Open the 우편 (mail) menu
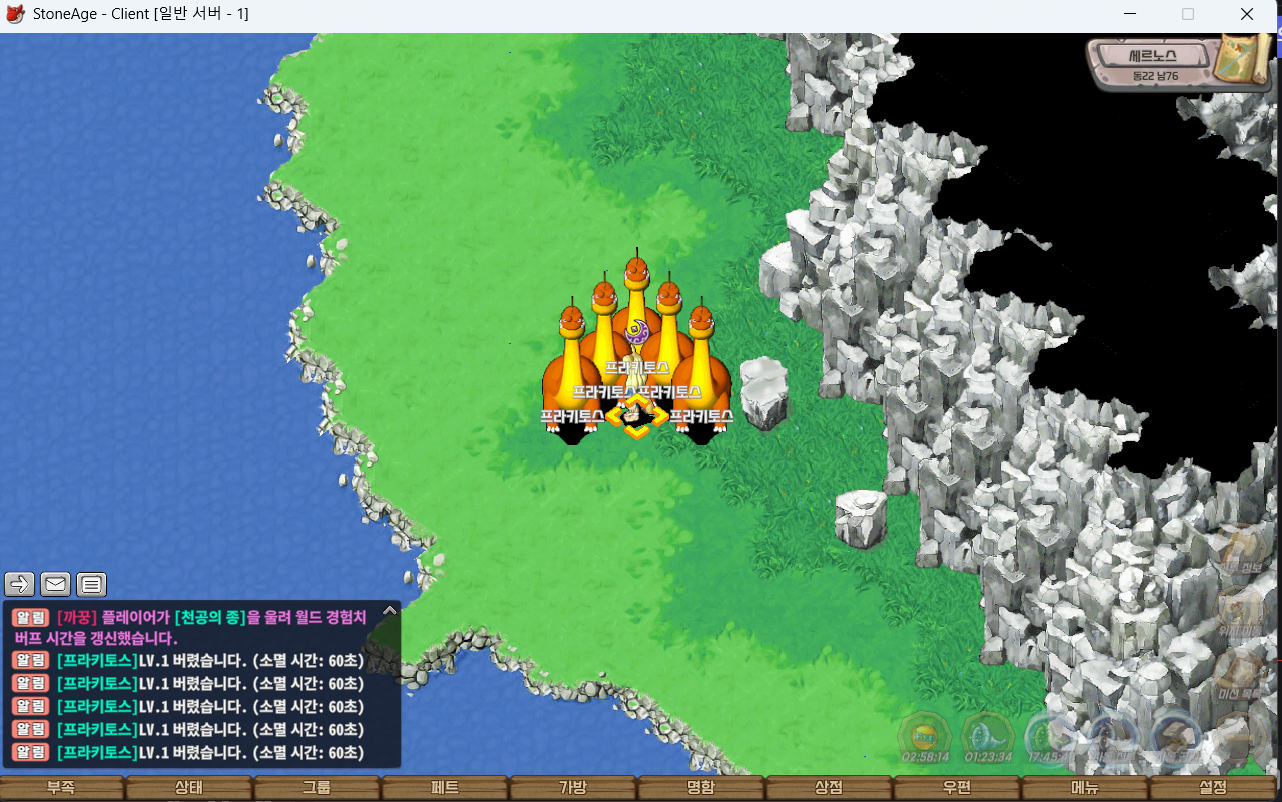Viewport: 1282px width, 802px height. (957, 788)
